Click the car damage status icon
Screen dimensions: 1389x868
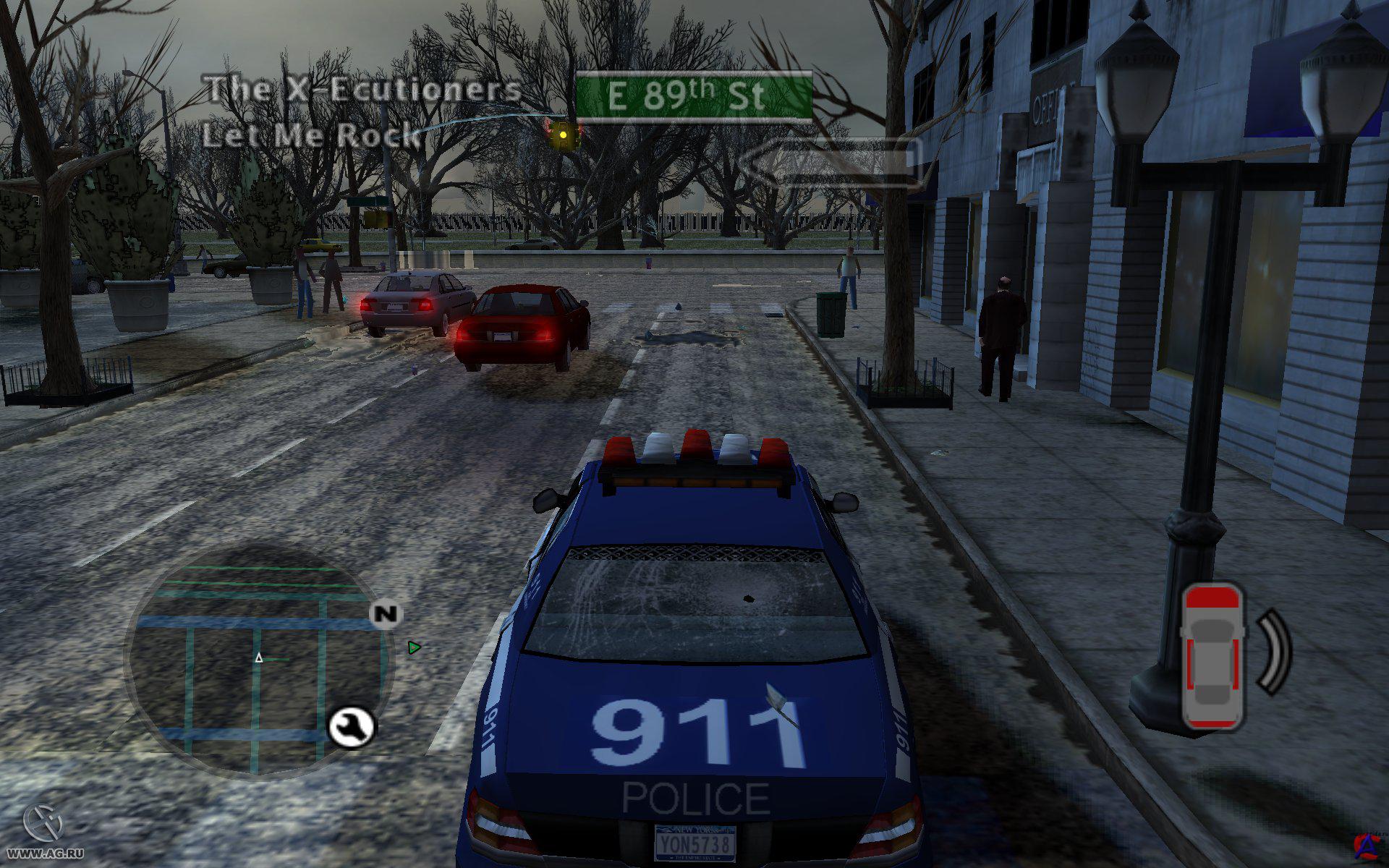(x=1213, y=657)
